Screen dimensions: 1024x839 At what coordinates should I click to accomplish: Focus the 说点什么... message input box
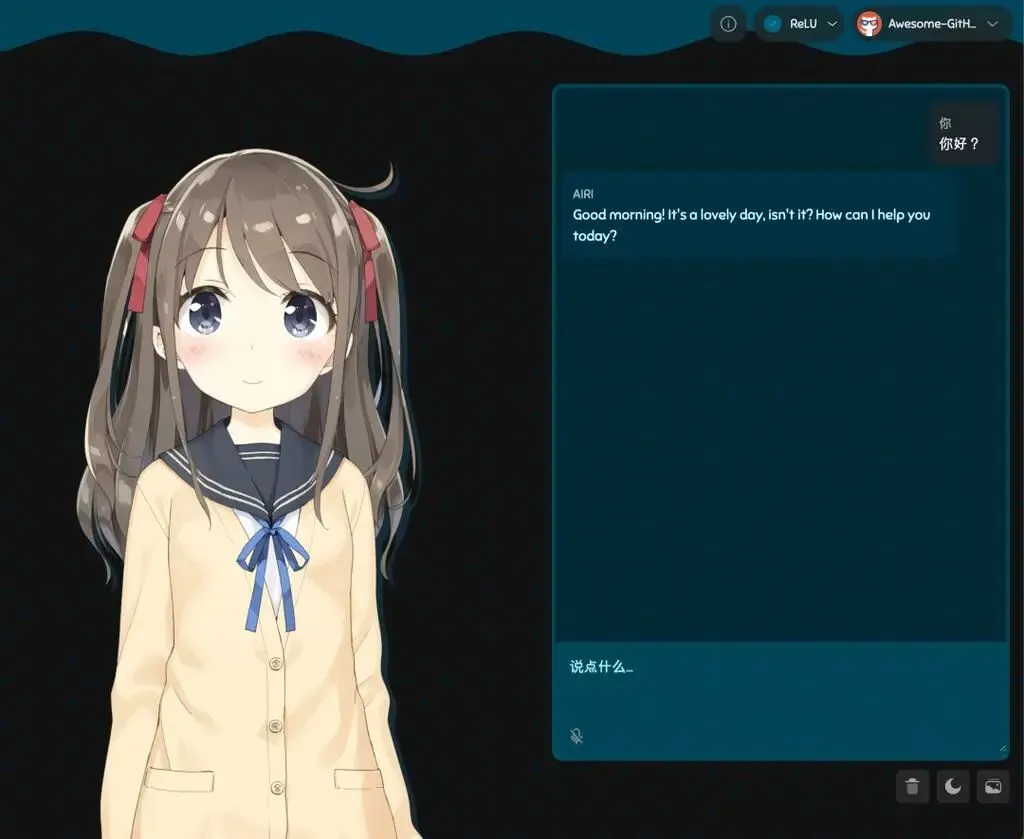780,690
